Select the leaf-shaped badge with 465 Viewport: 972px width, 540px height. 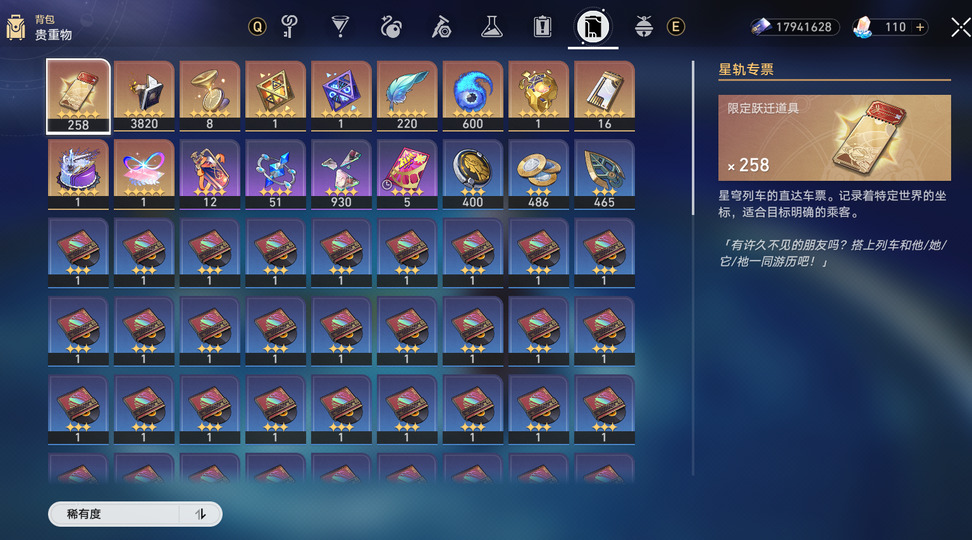604,174
